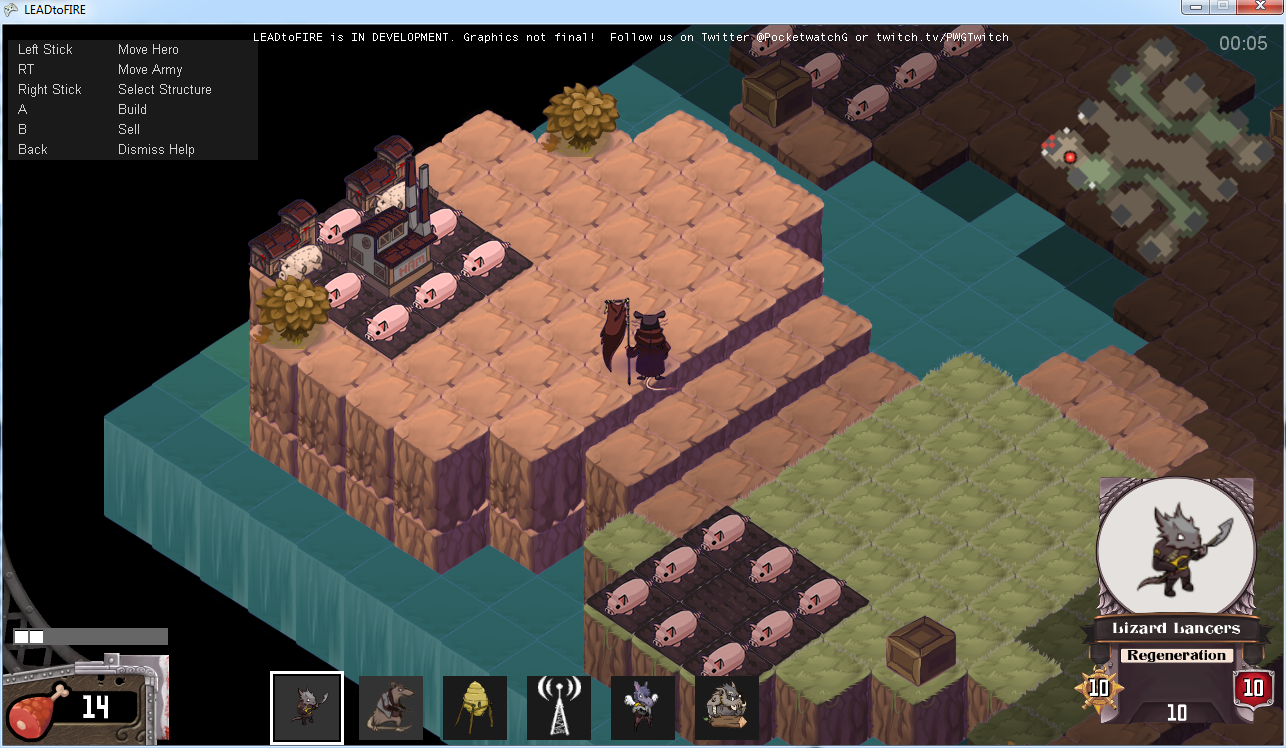Select the boar on log slot
Viewport: 1286px width, 748px height.
click(727, 707)
